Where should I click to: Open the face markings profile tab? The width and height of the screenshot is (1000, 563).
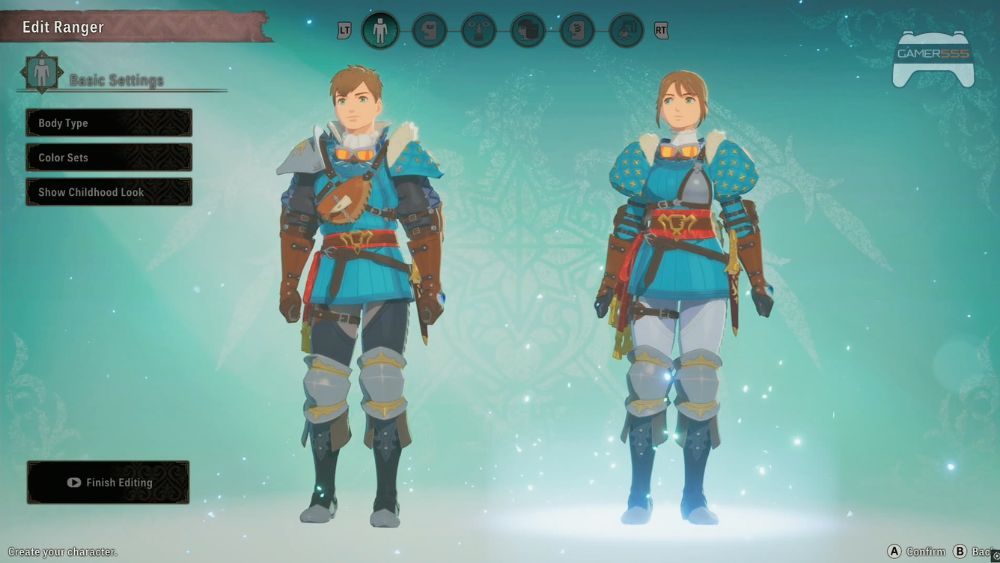577,30
